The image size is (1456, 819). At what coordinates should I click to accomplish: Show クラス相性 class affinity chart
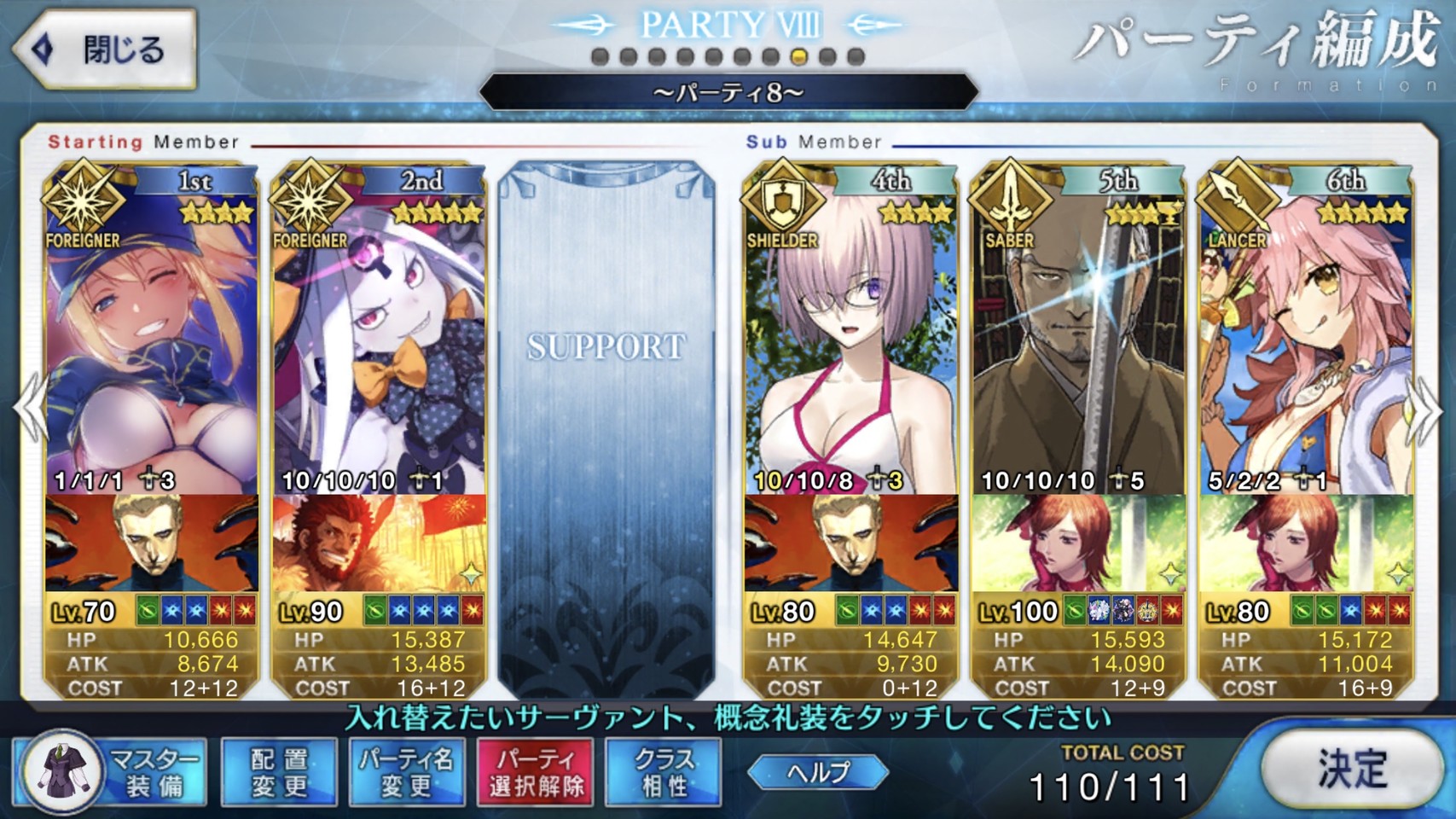[x=664, y=772]
